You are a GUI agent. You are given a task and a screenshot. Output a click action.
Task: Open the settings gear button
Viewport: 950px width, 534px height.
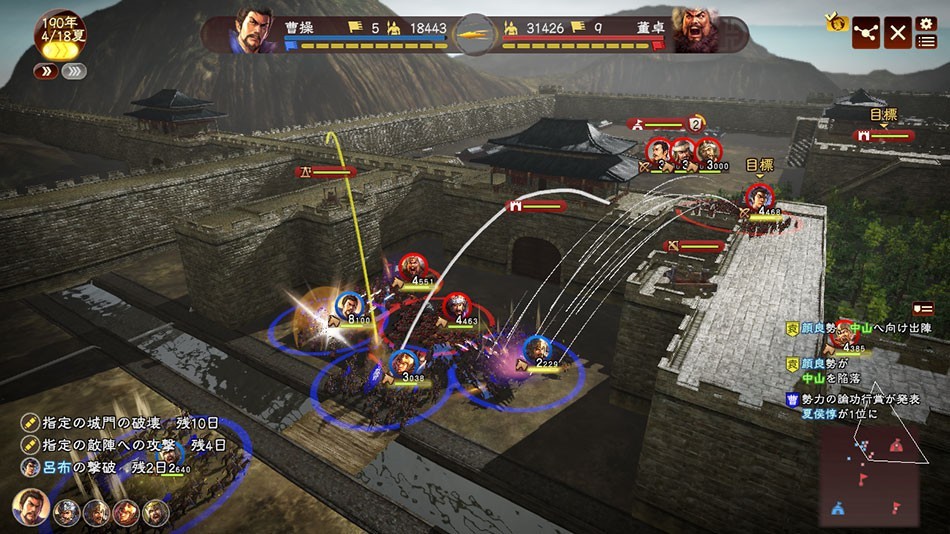926,22
